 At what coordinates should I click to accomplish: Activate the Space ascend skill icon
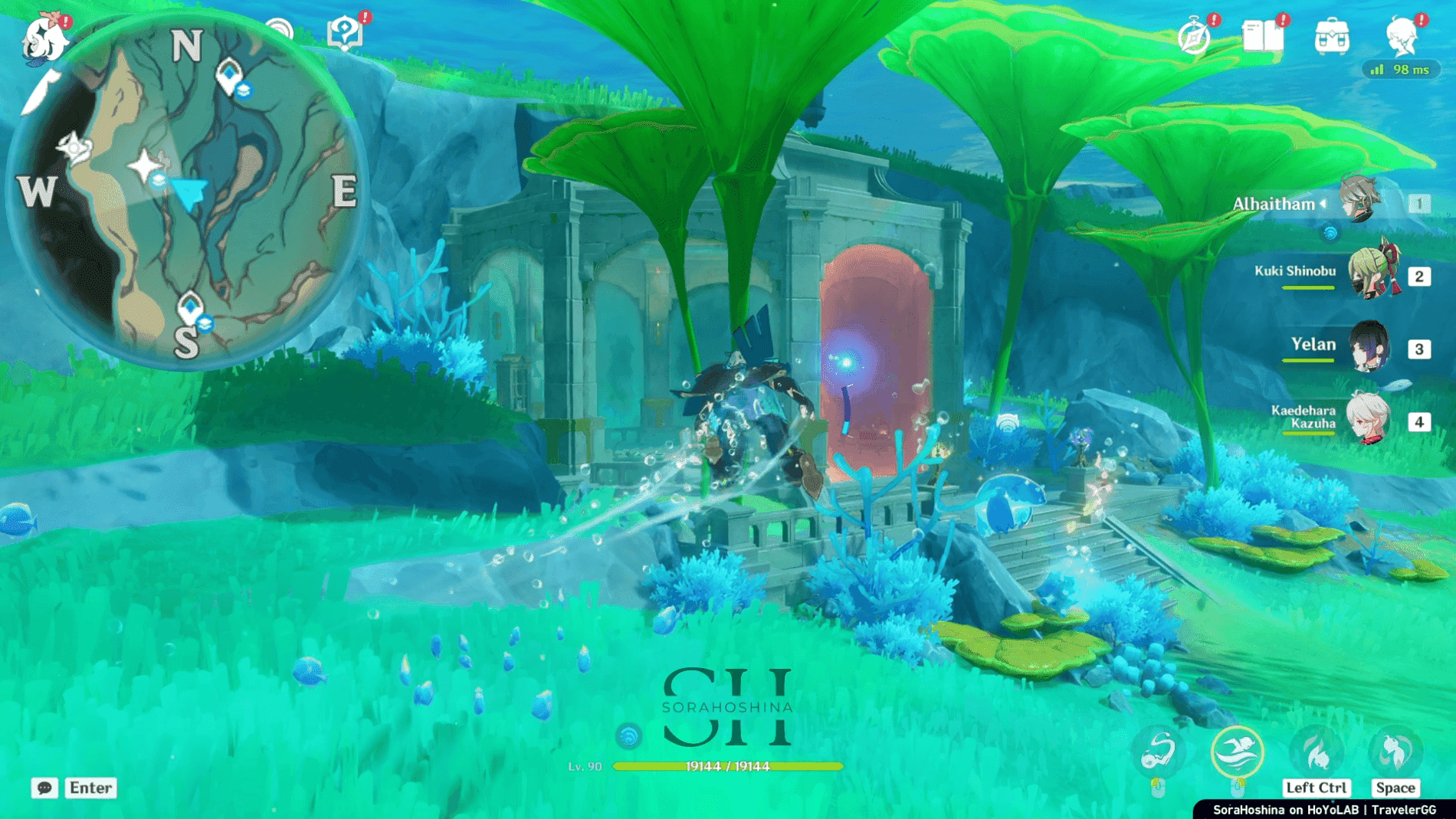1395,752
